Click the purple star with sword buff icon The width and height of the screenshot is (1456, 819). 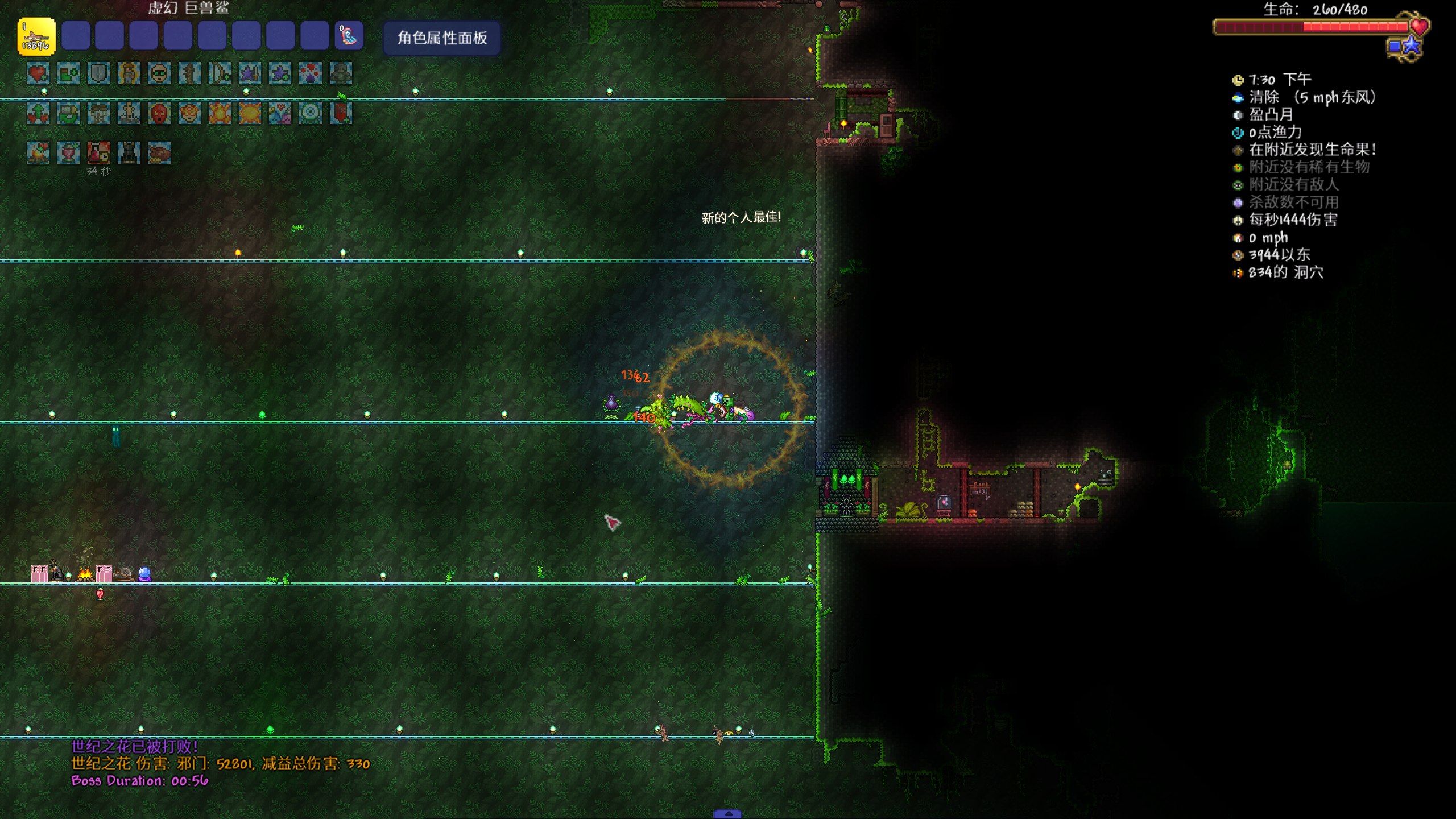(250, 73)
